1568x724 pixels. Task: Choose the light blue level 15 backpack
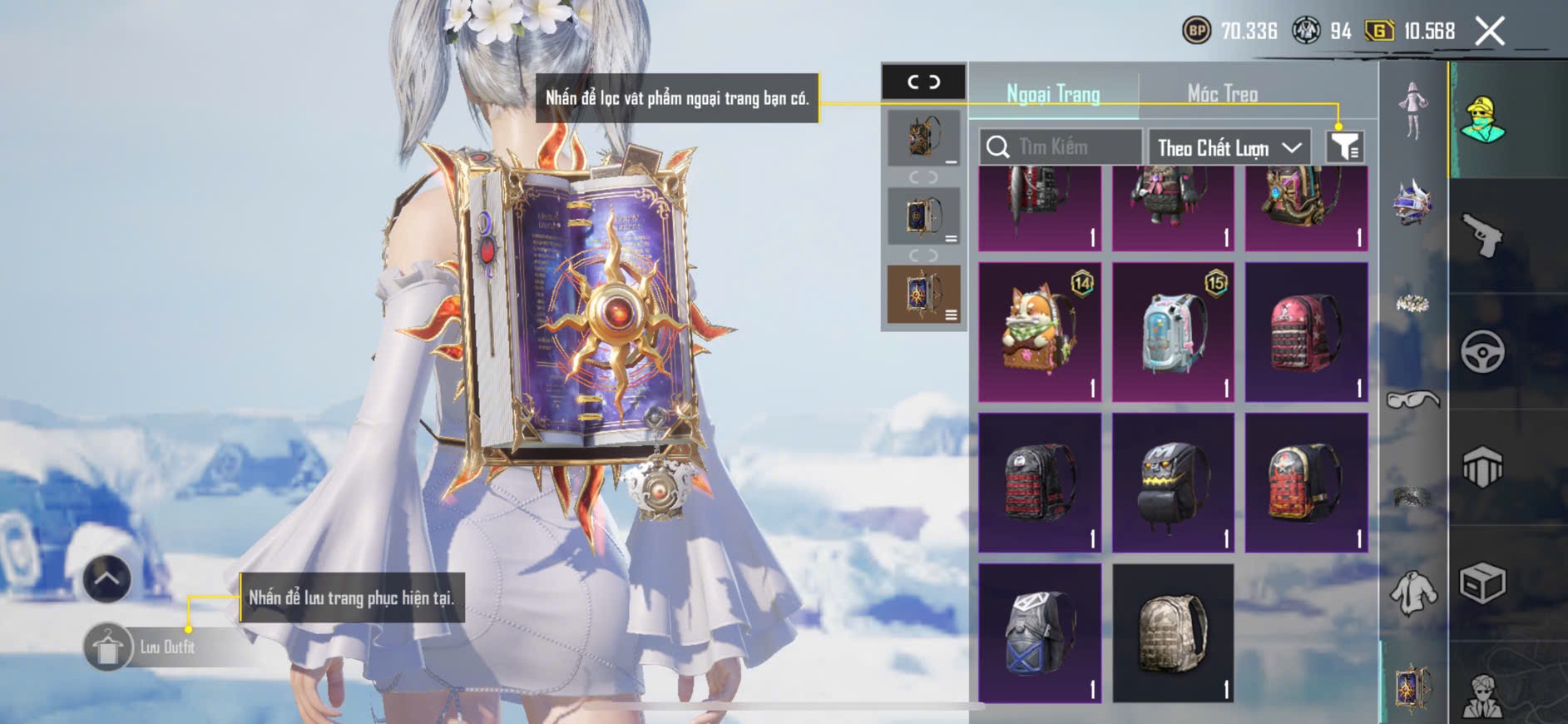point(1173,332)
